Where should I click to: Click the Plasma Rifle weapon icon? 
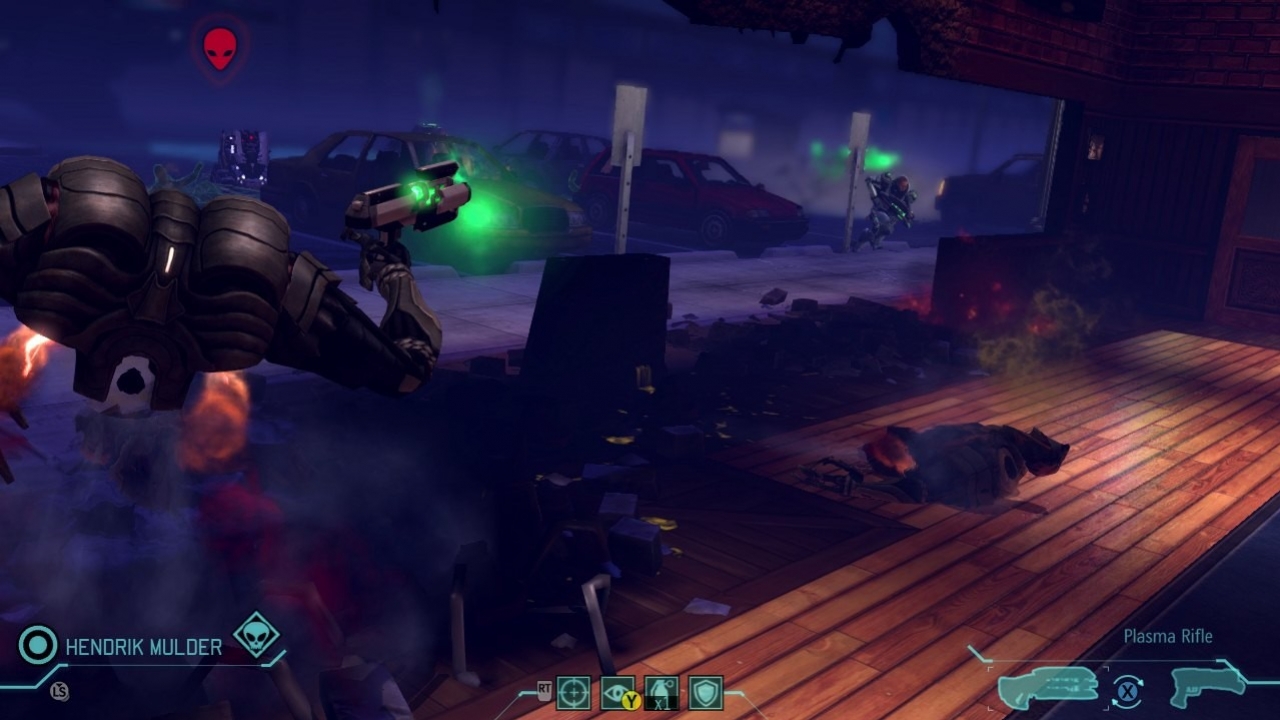1048,688
